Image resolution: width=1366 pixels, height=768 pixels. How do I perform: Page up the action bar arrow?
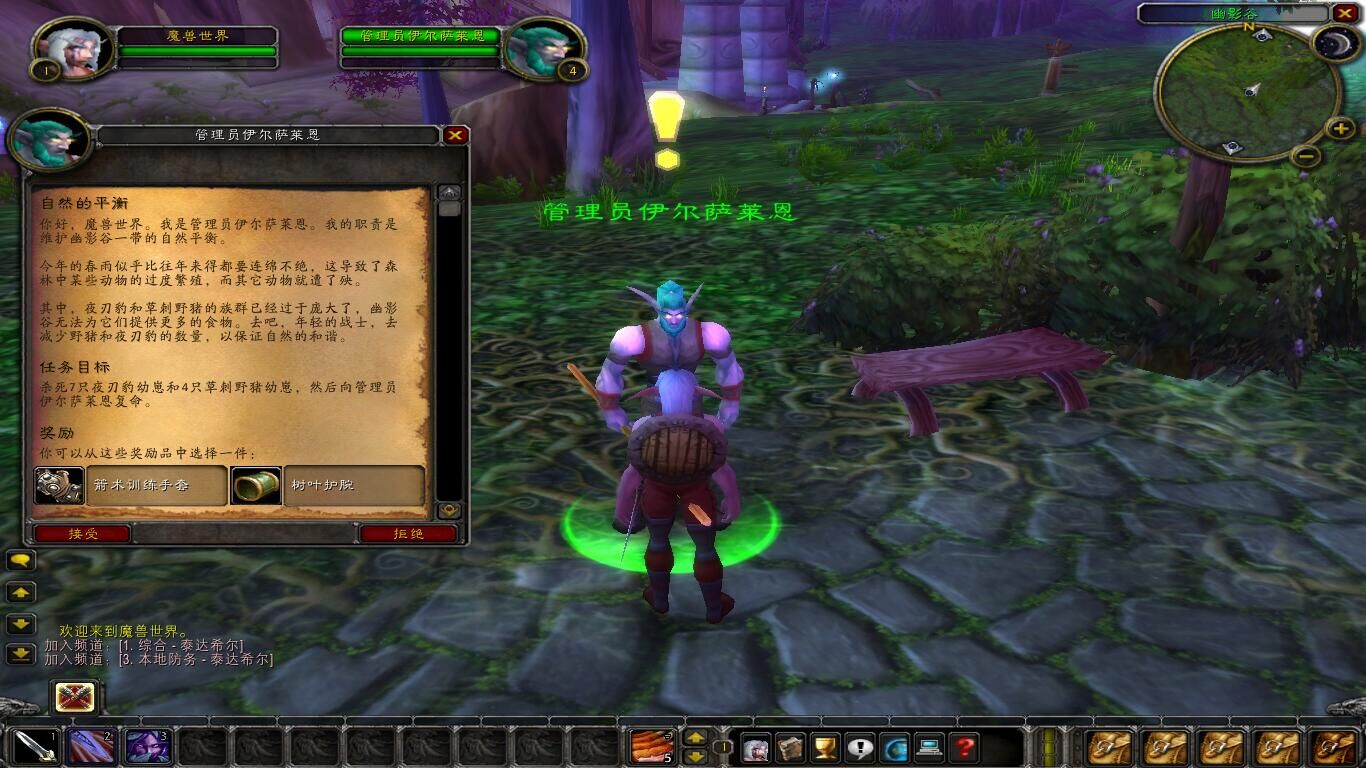coord(696,739)
